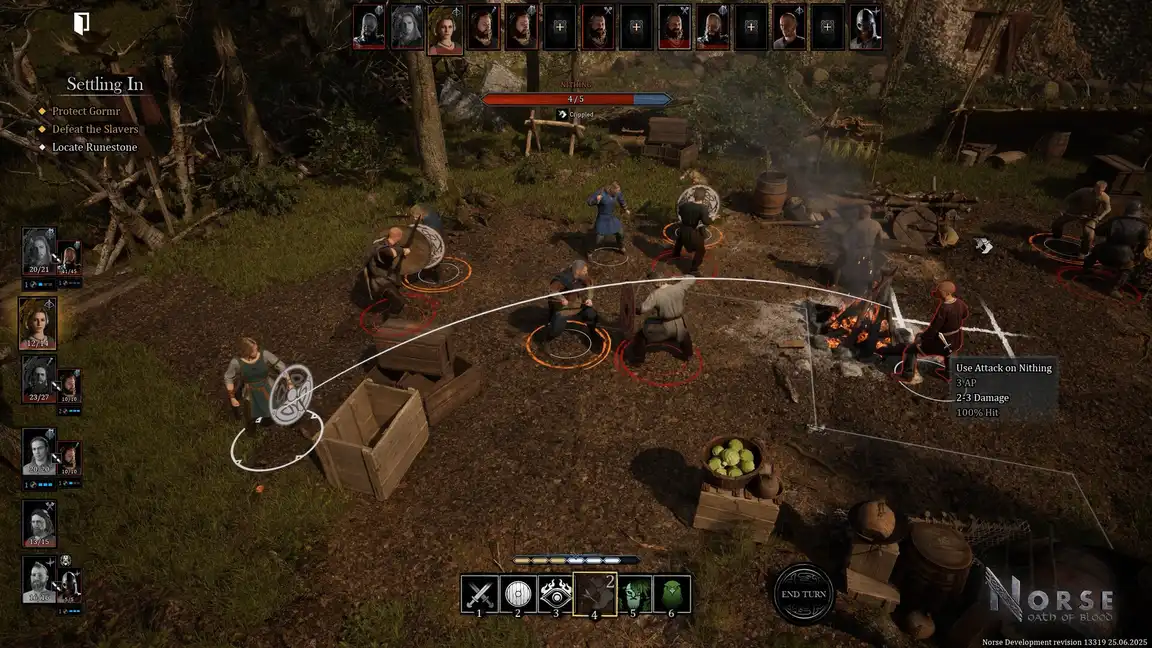Activate the round shield ability
The width and height of the screenshot is (1152, 648).
point(517,594)
